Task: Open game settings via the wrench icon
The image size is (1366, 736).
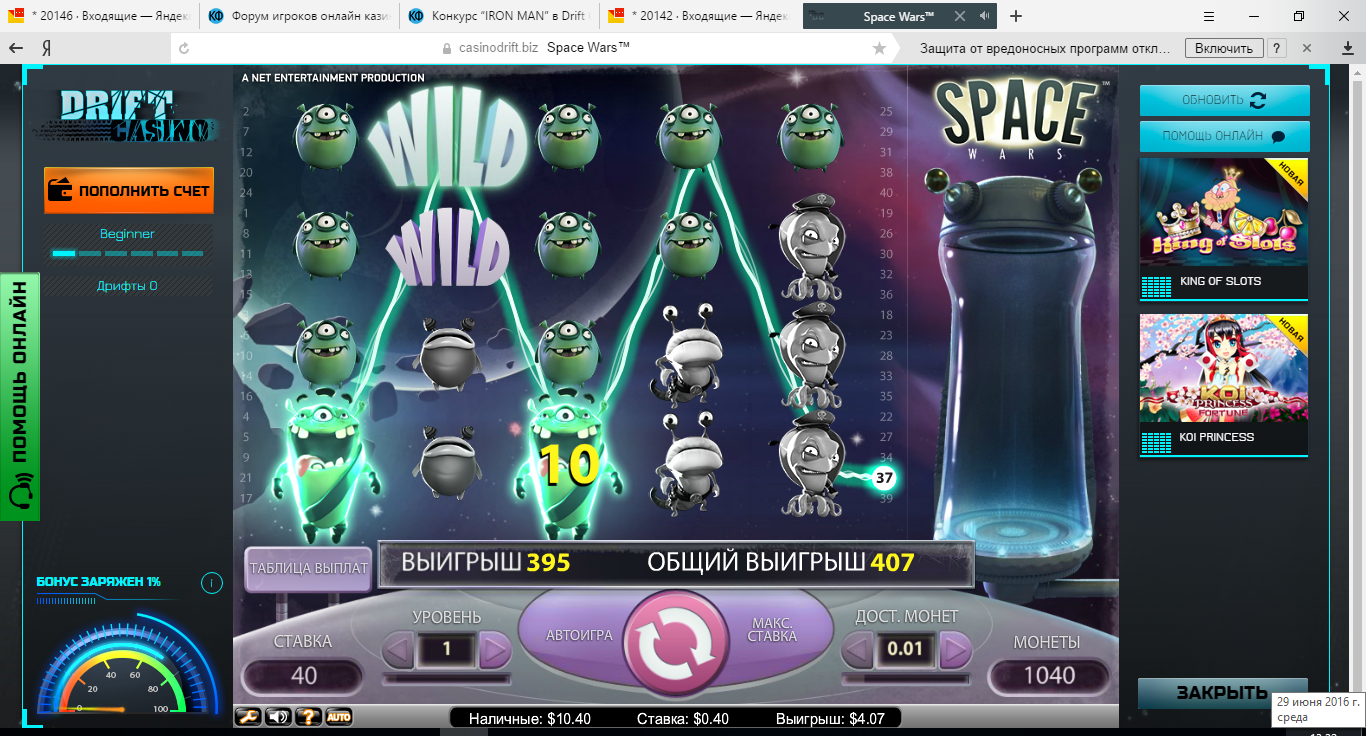Action: 246,717
